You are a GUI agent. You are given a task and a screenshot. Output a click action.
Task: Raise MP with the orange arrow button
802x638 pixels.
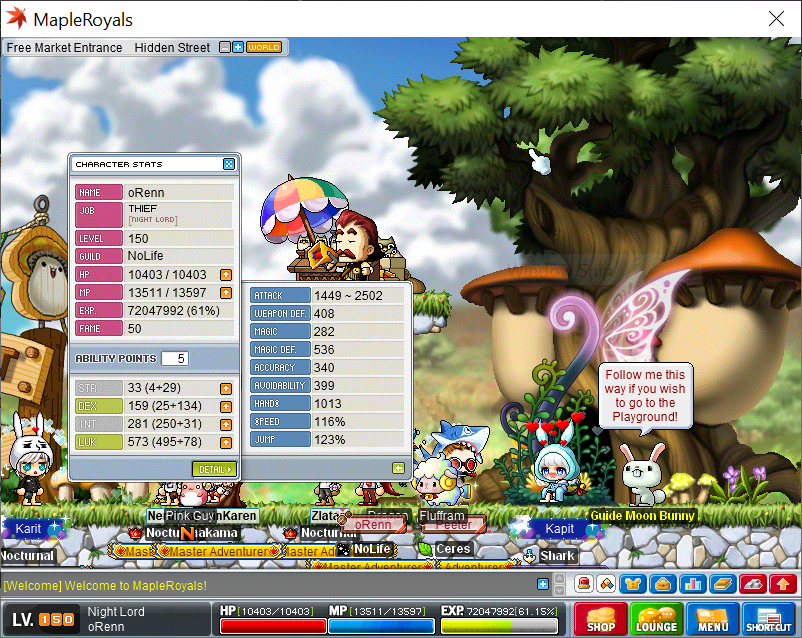tap(226, 292)
